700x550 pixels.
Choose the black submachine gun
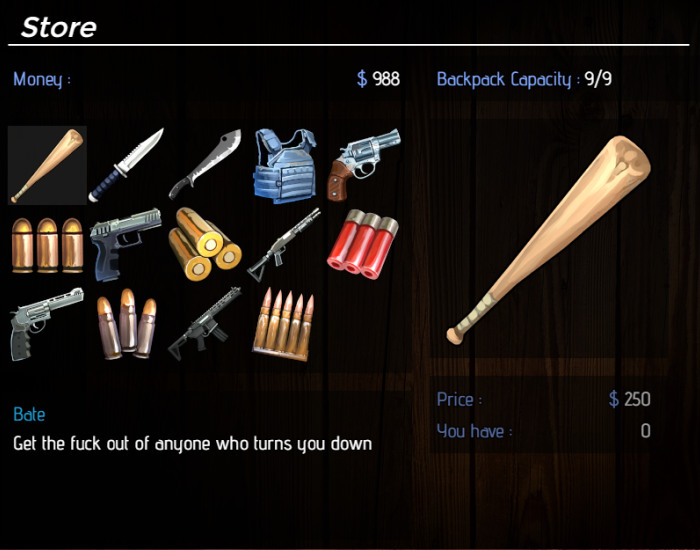coord(206,323)
